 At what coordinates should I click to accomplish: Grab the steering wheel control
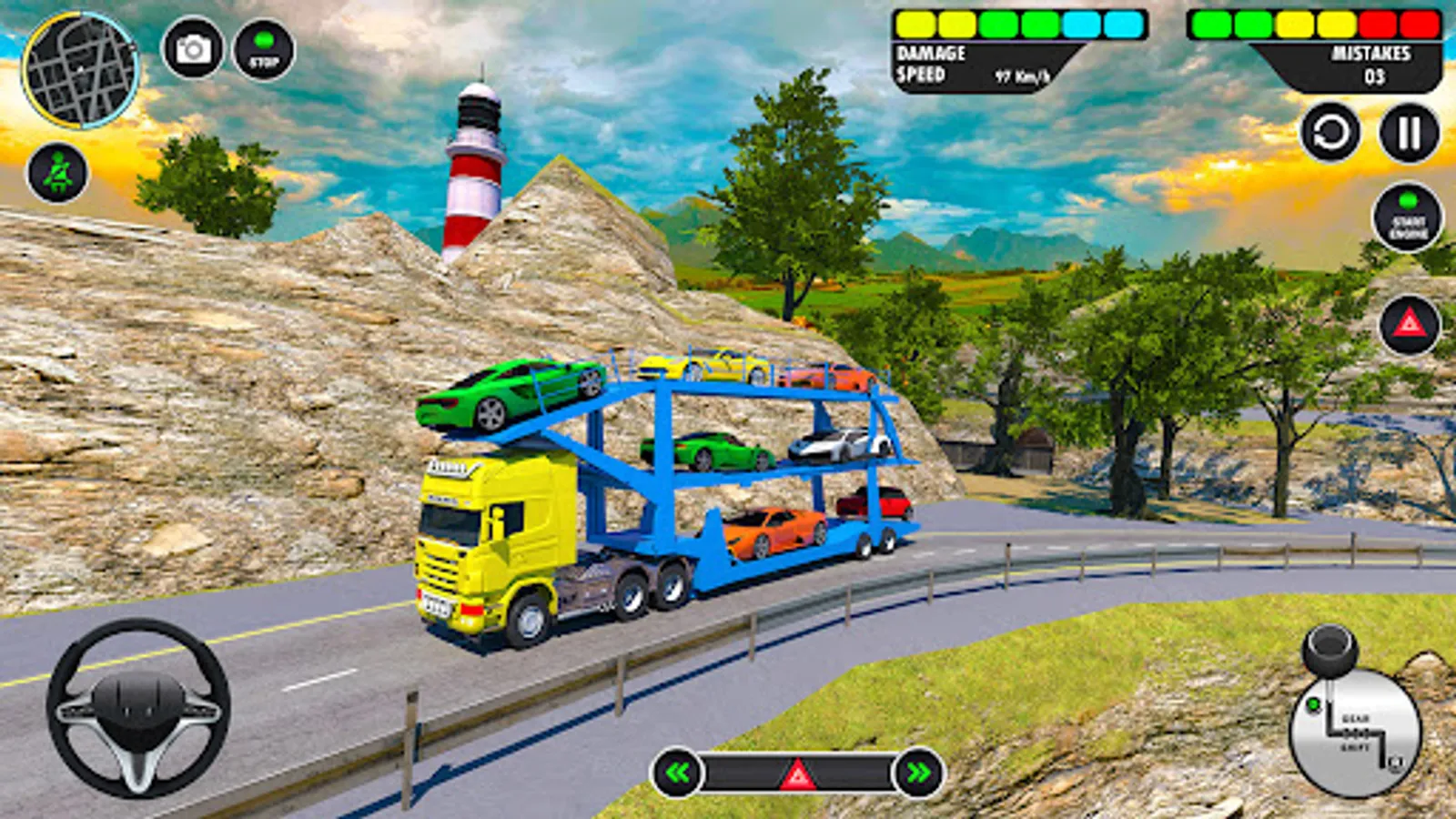(138, 708)
